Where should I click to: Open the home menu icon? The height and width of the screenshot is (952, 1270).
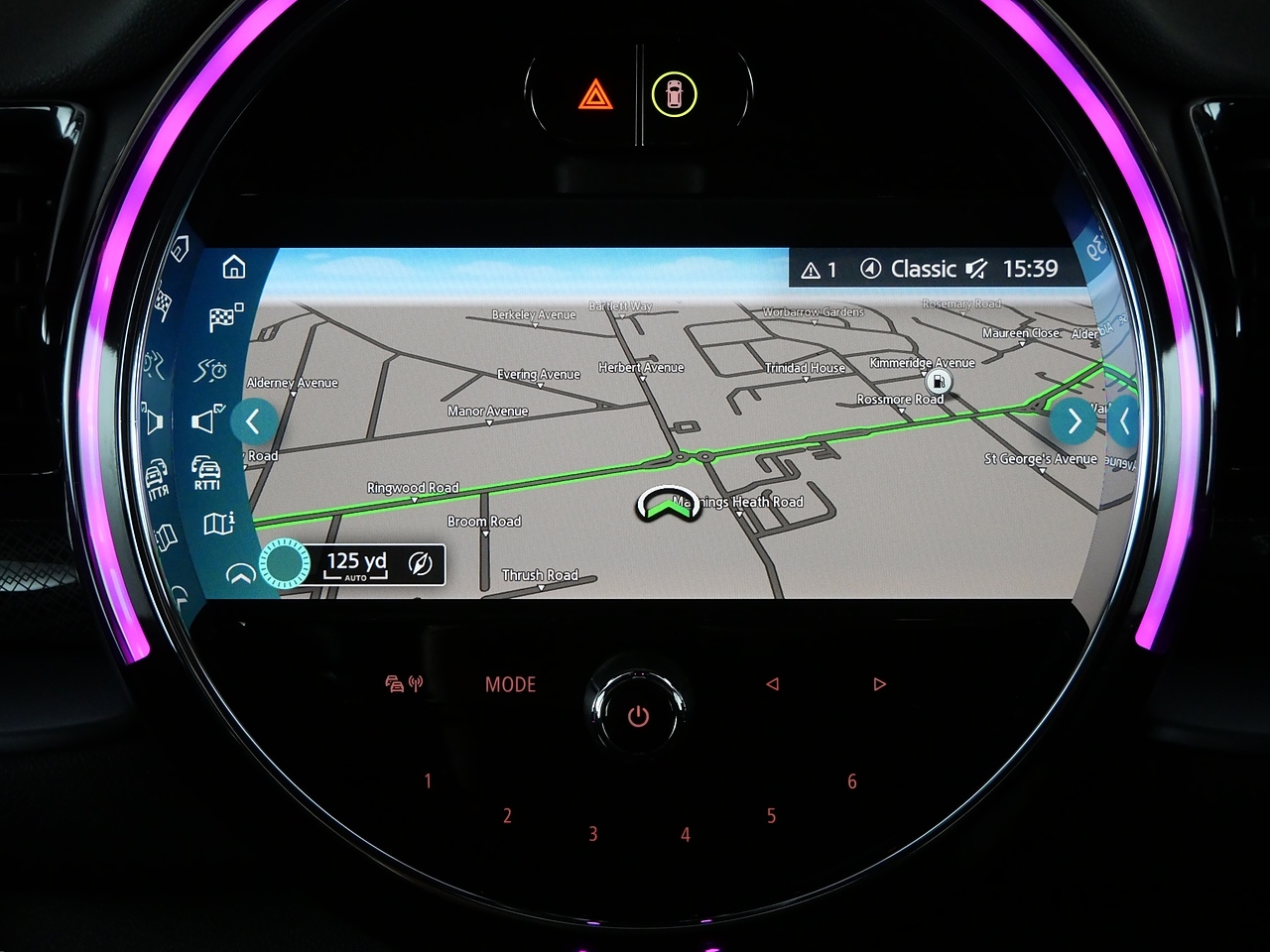[234, 267]
